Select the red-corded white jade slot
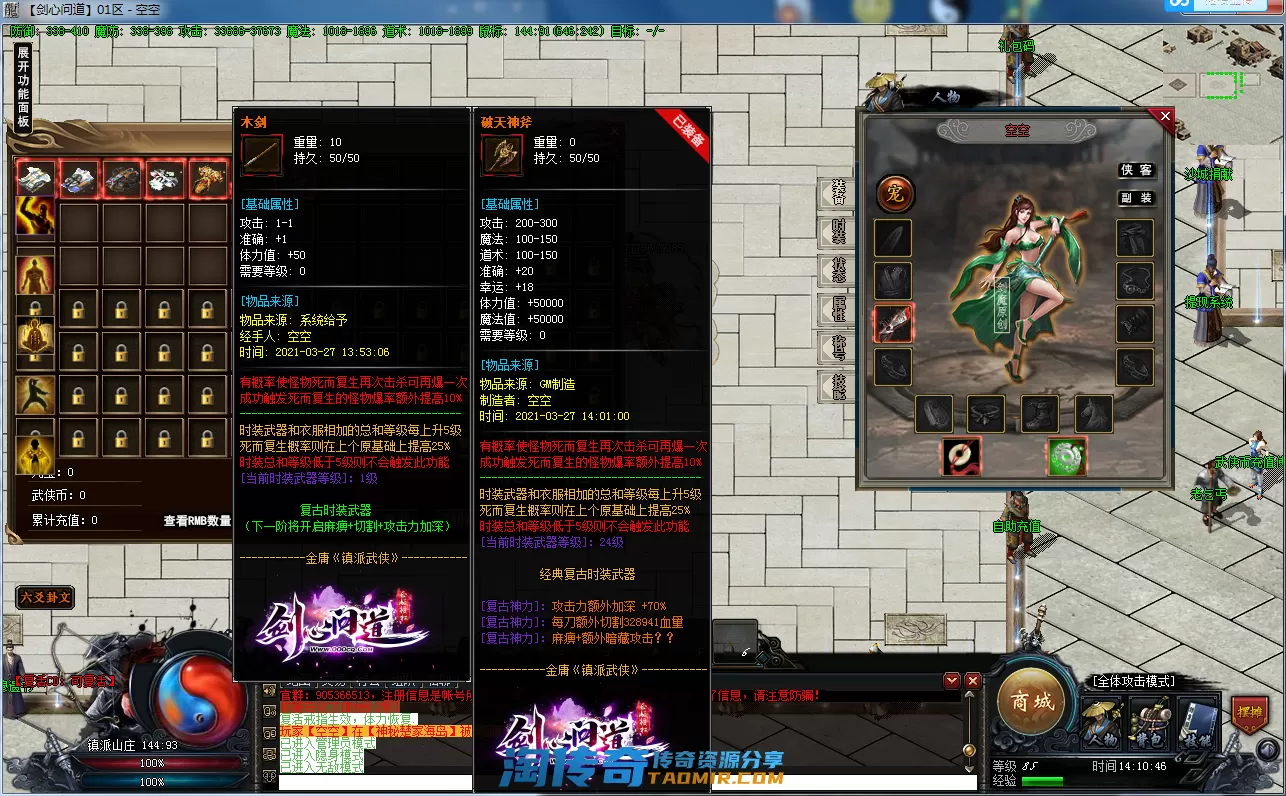Image resolution: width=1286 pixels, height=796 pixels. (x=961, y=457)
